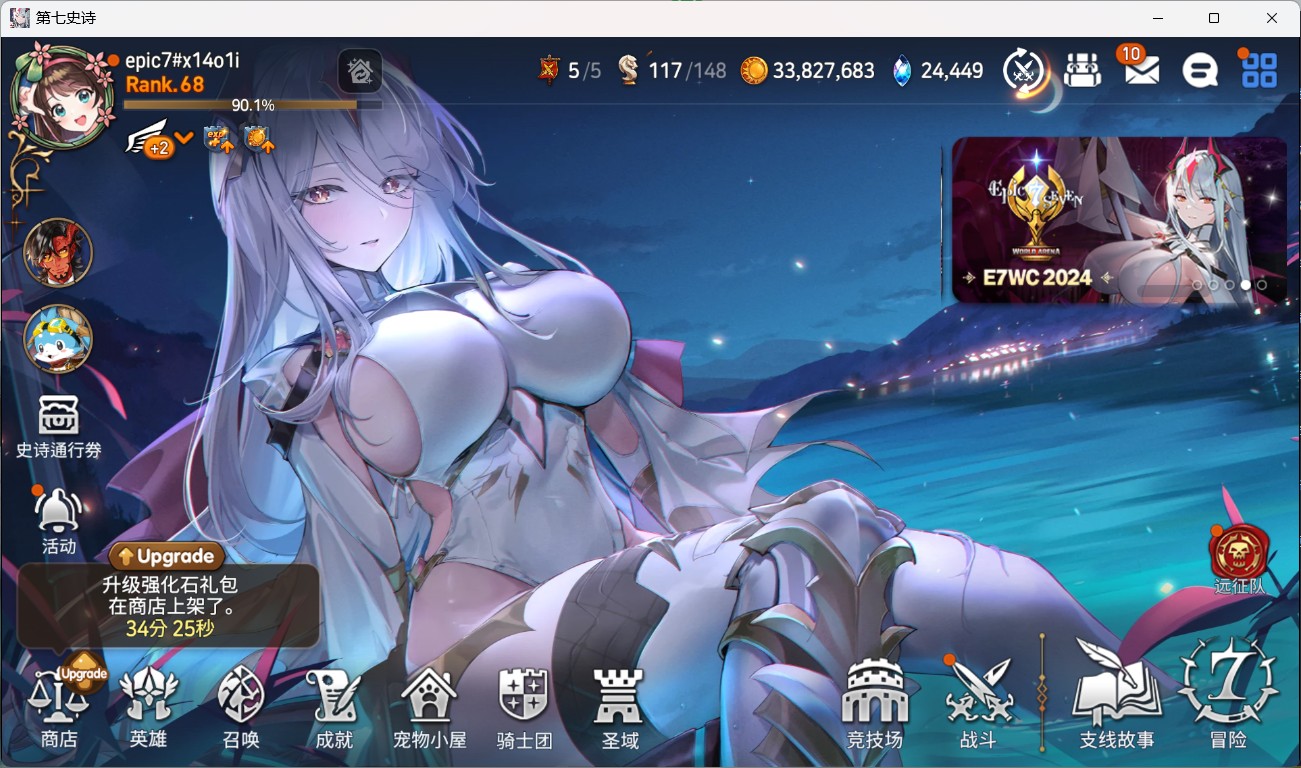Open 支线故事 side story
The image size is (1301, 768).
[1116, 700]
